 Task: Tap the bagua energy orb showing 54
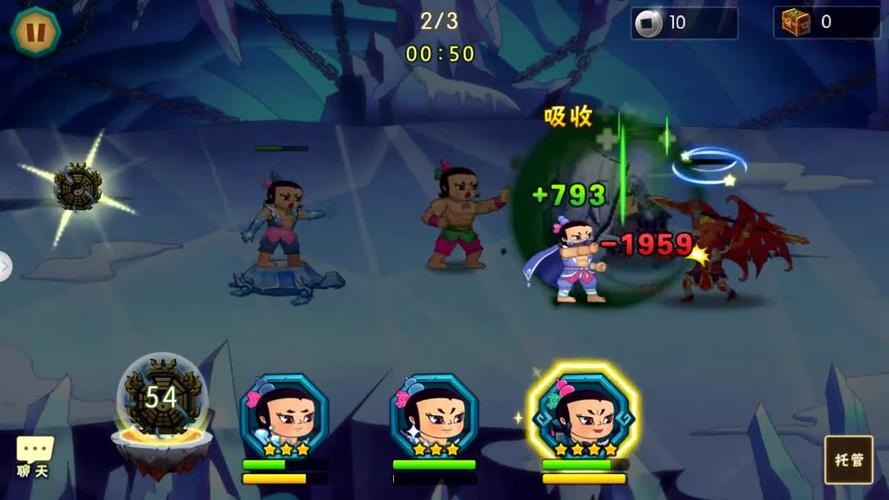click(x=162, y=399)
